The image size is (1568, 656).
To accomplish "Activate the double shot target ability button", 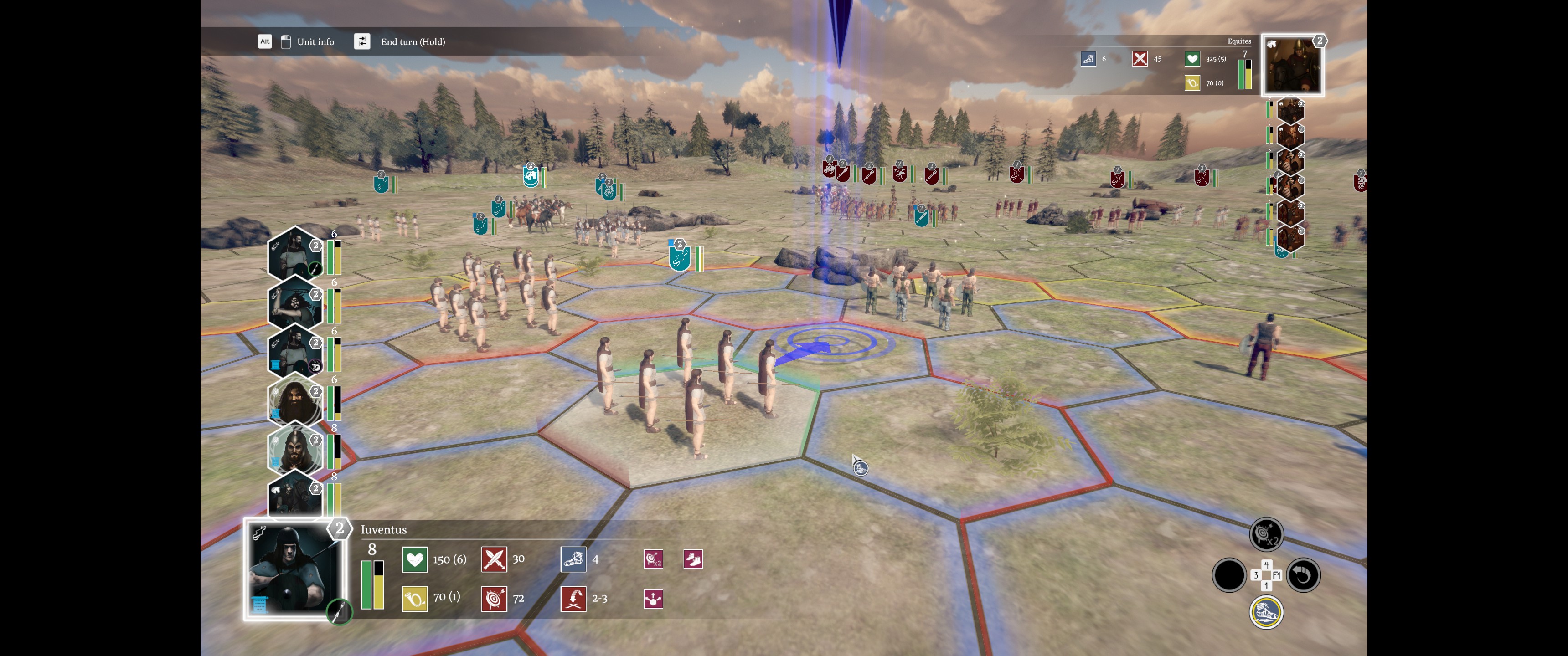I will (1266, 534).
